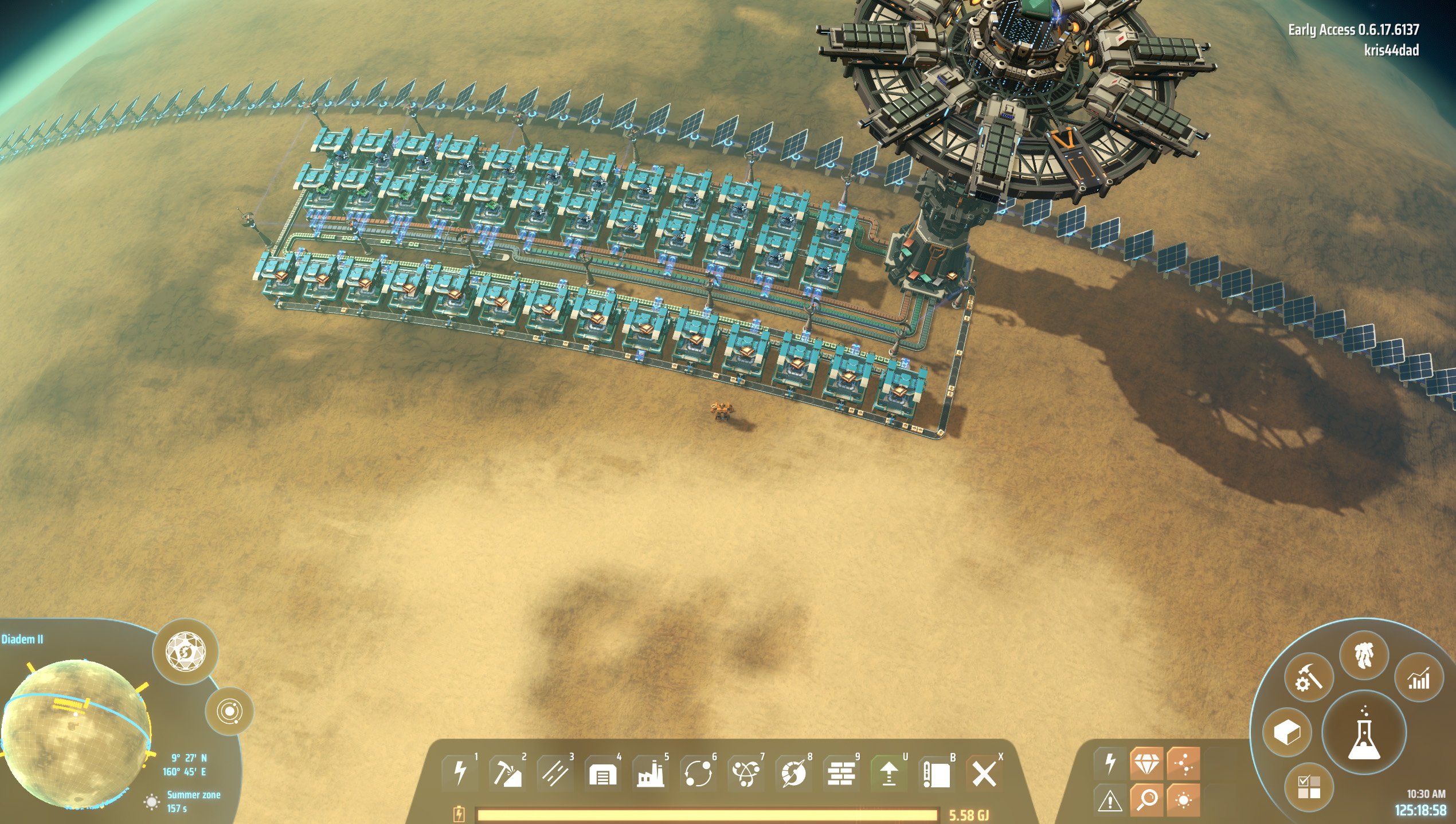Open the Dyson sphere editor view
This screenshot has height=824, width=1456.
[x=185, y=651]
